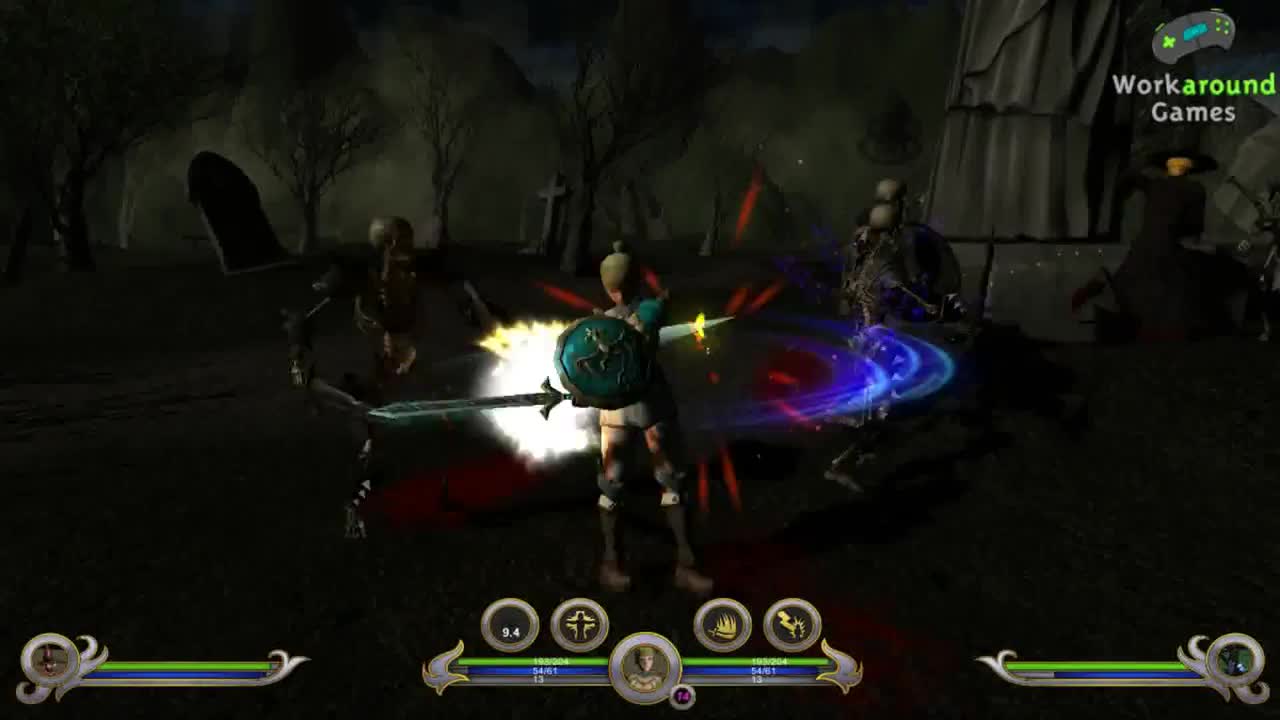Viewport: 1280px width, 720px height.
Task: Click the ability on cooldown showing 9.4
Action: pos(510,626)
